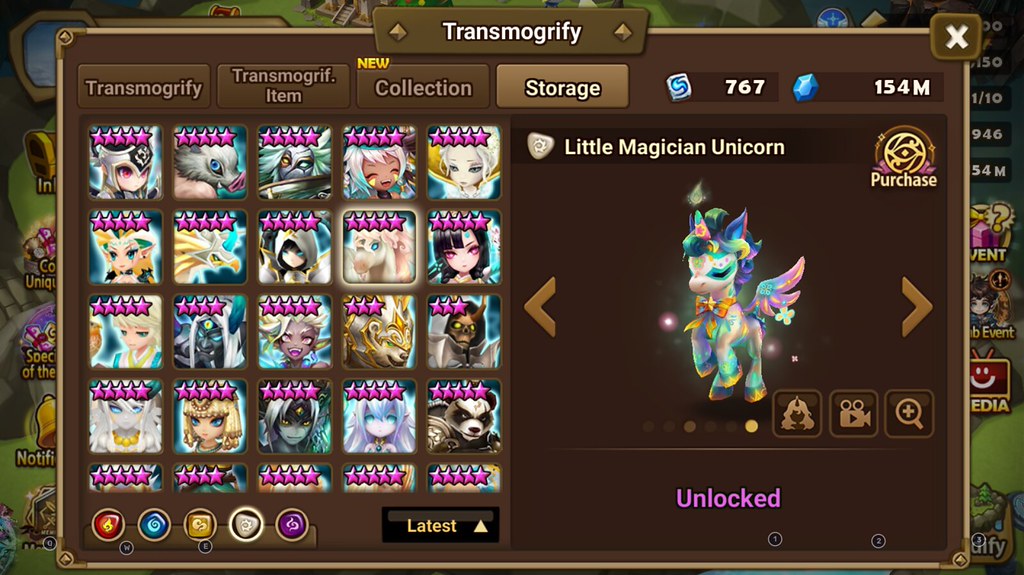Tap the Purchase button

(x=903, y=160)
